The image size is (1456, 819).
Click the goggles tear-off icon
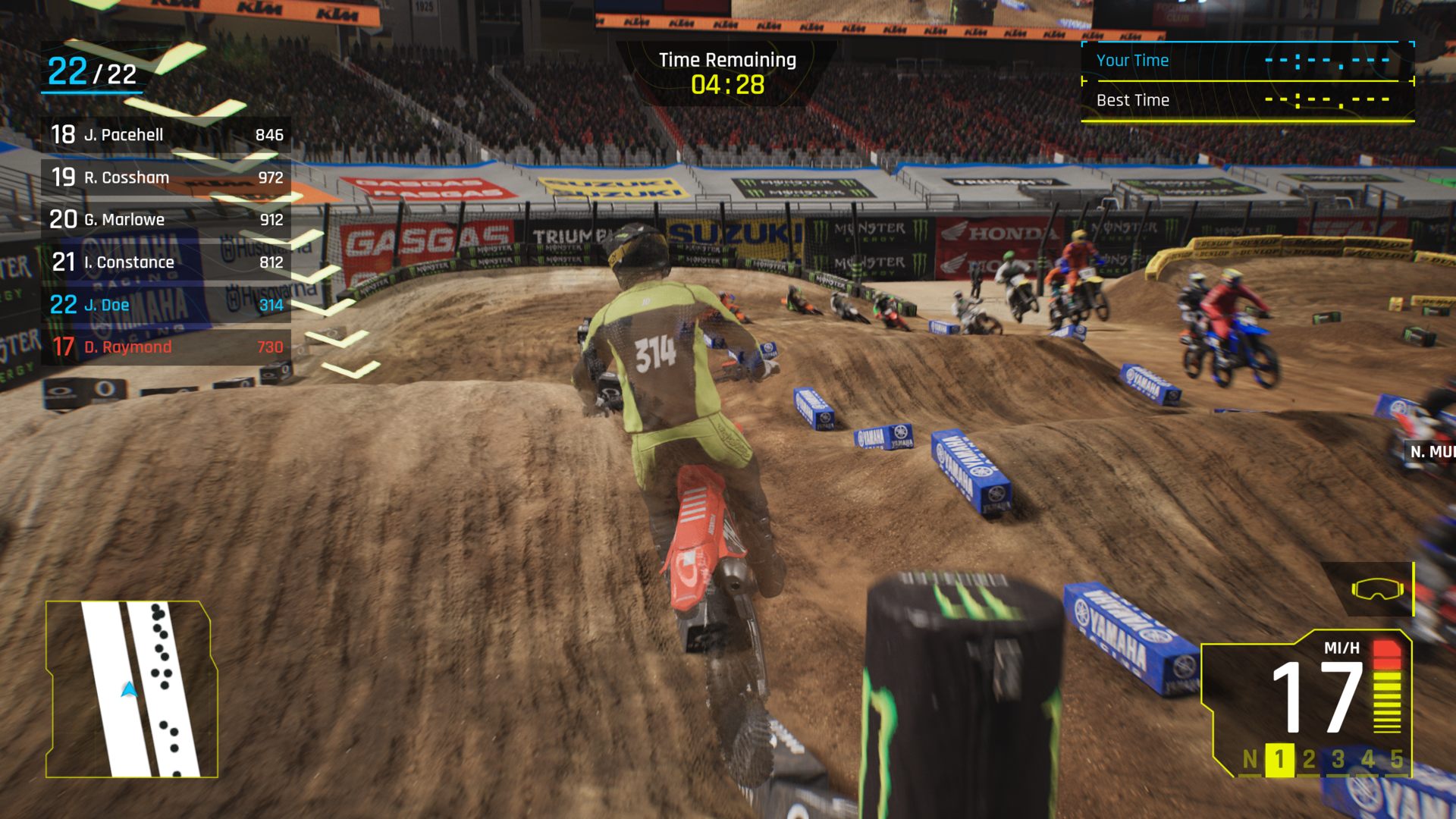pyautogui.click(x=1376, y=589)
